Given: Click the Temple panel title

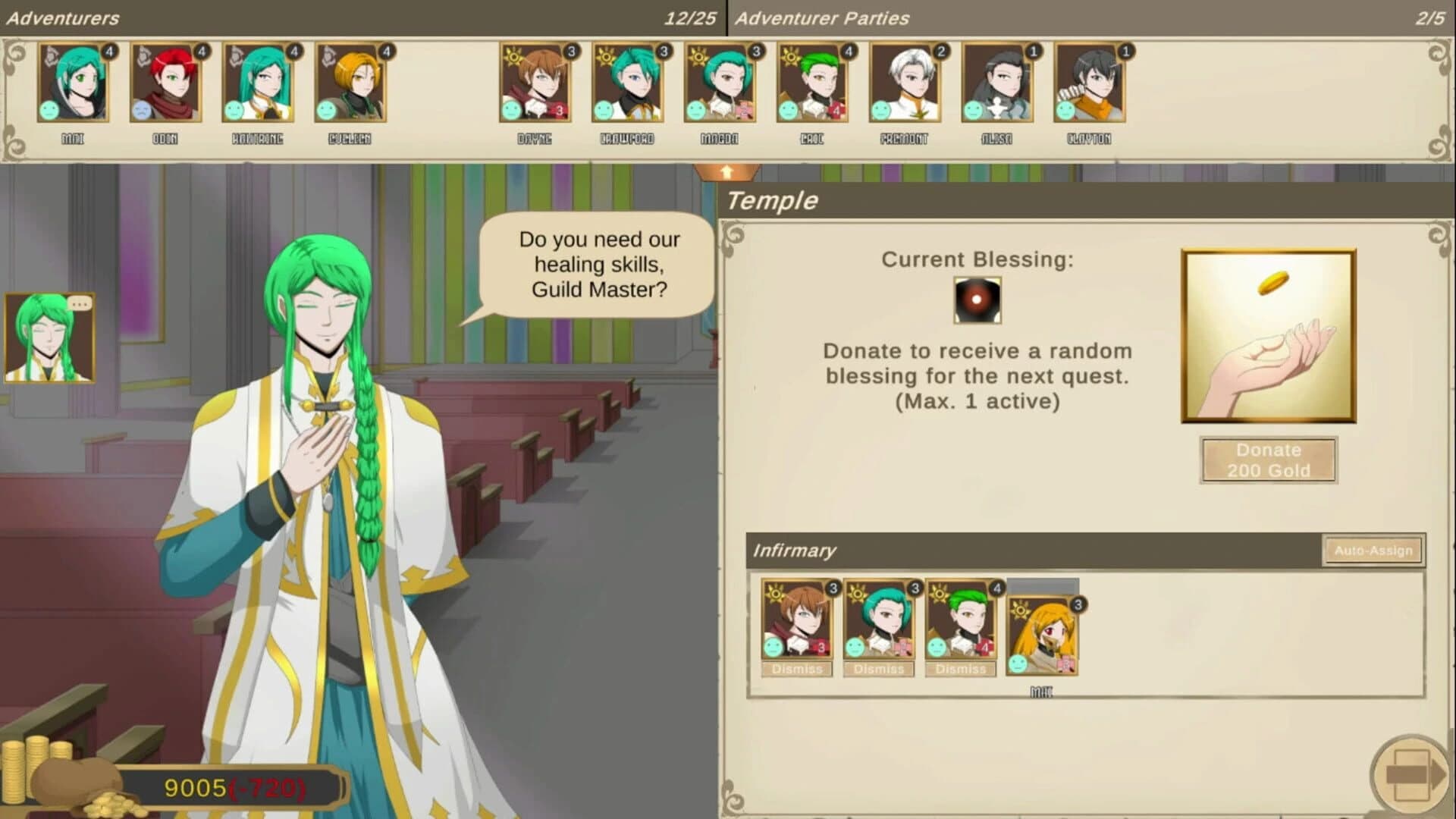Looking at the screenshot, I should pos(773,200).
